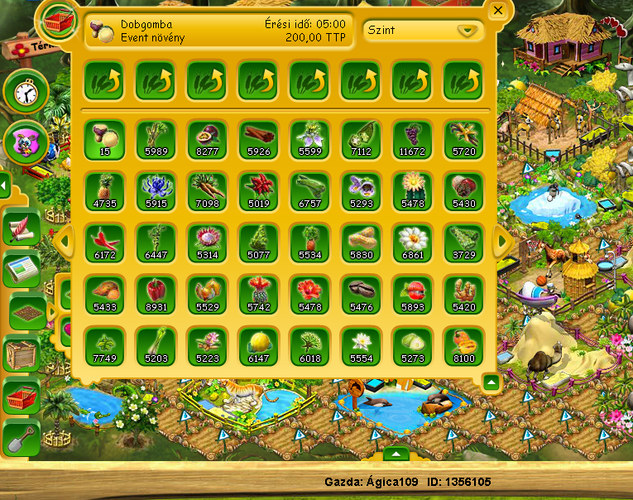Select the Dobgomba mushroom seed with 15
633x500 pixels.
tap(104, 137)
